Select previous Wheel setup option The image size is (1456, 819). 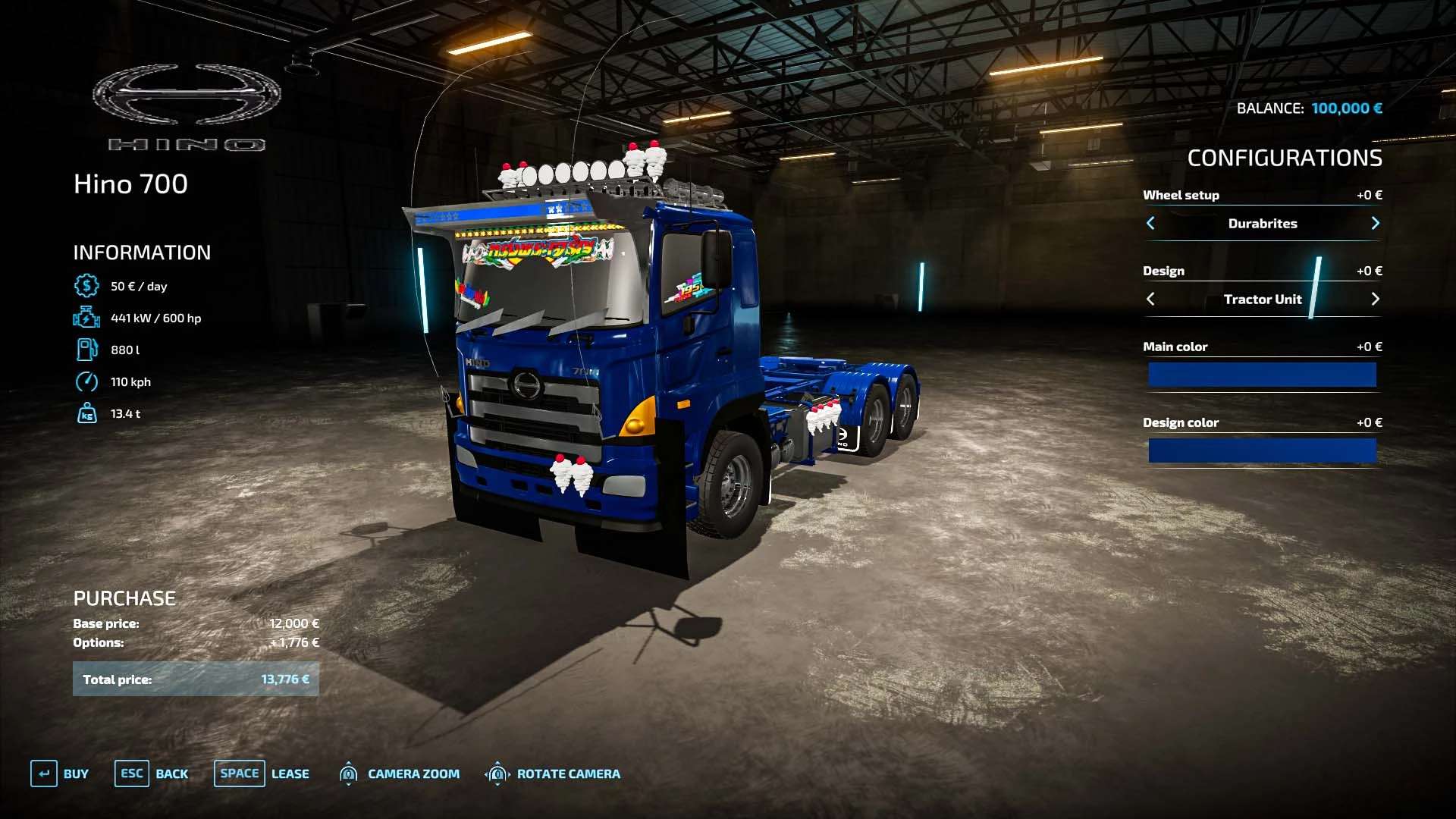coord(1150,223)
